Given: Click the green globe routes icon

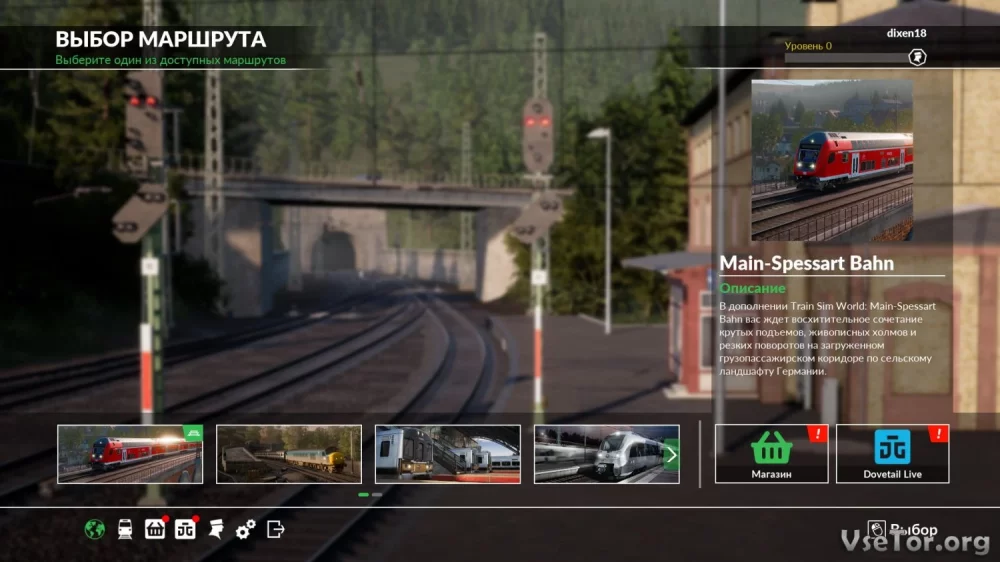Looking at the screenshot, I should pos(95,529).
